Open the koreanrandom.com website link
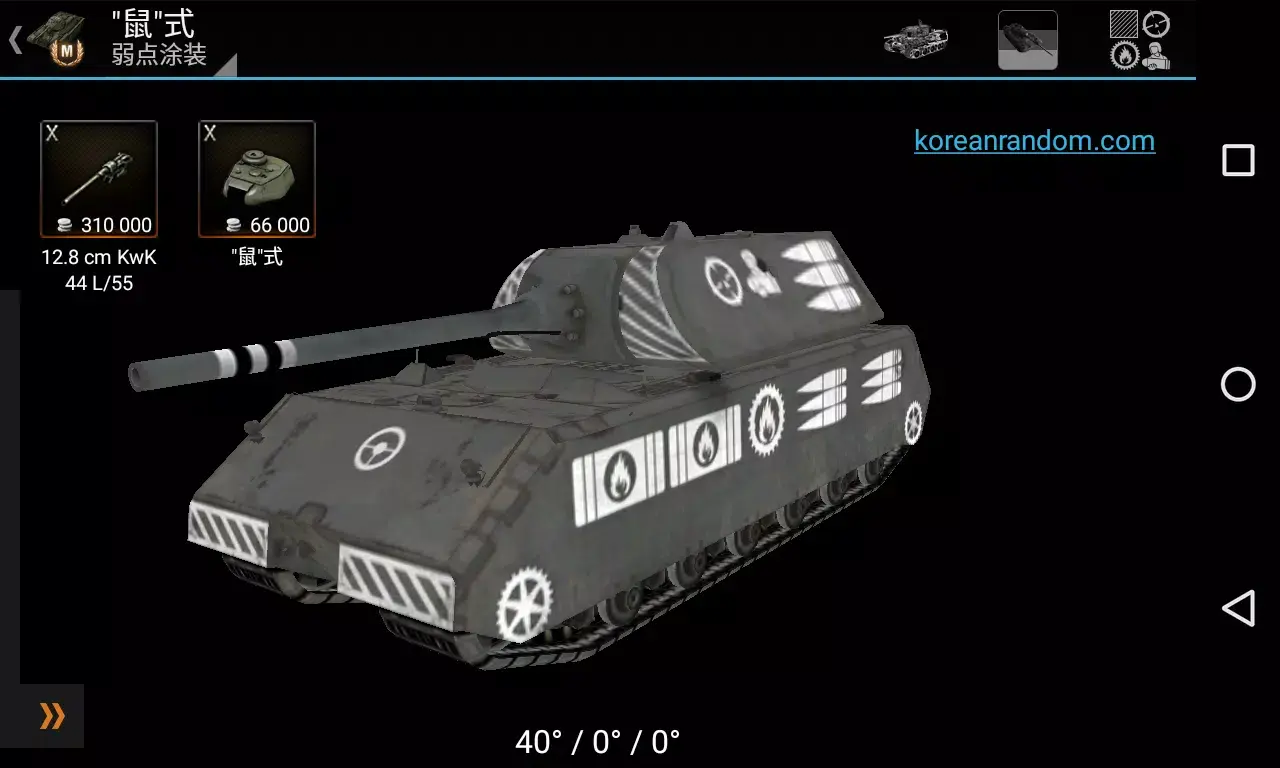This screenshot has width=1280, height=768. [1034, 141]
